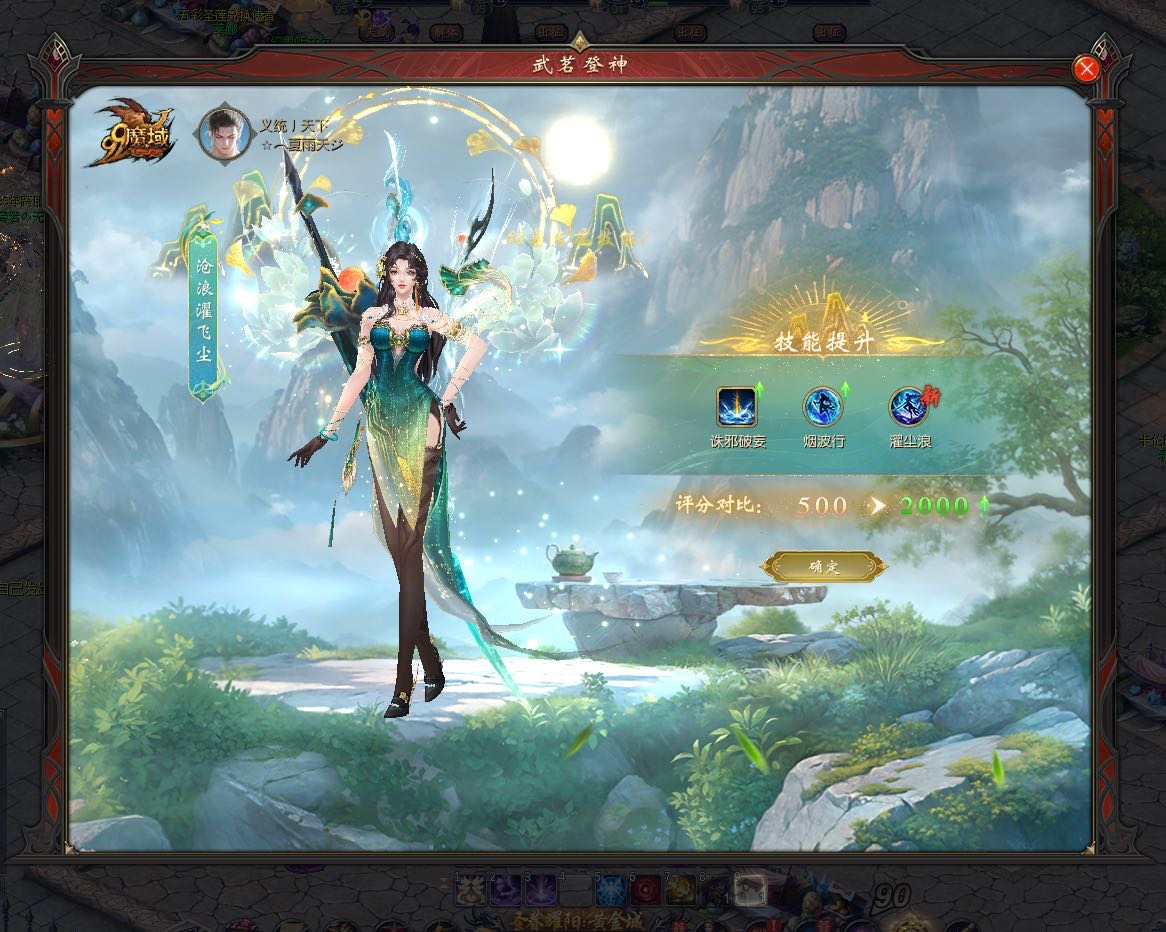Click the 沧浪濯飞尘 vertical title banner

click(203, 310)
